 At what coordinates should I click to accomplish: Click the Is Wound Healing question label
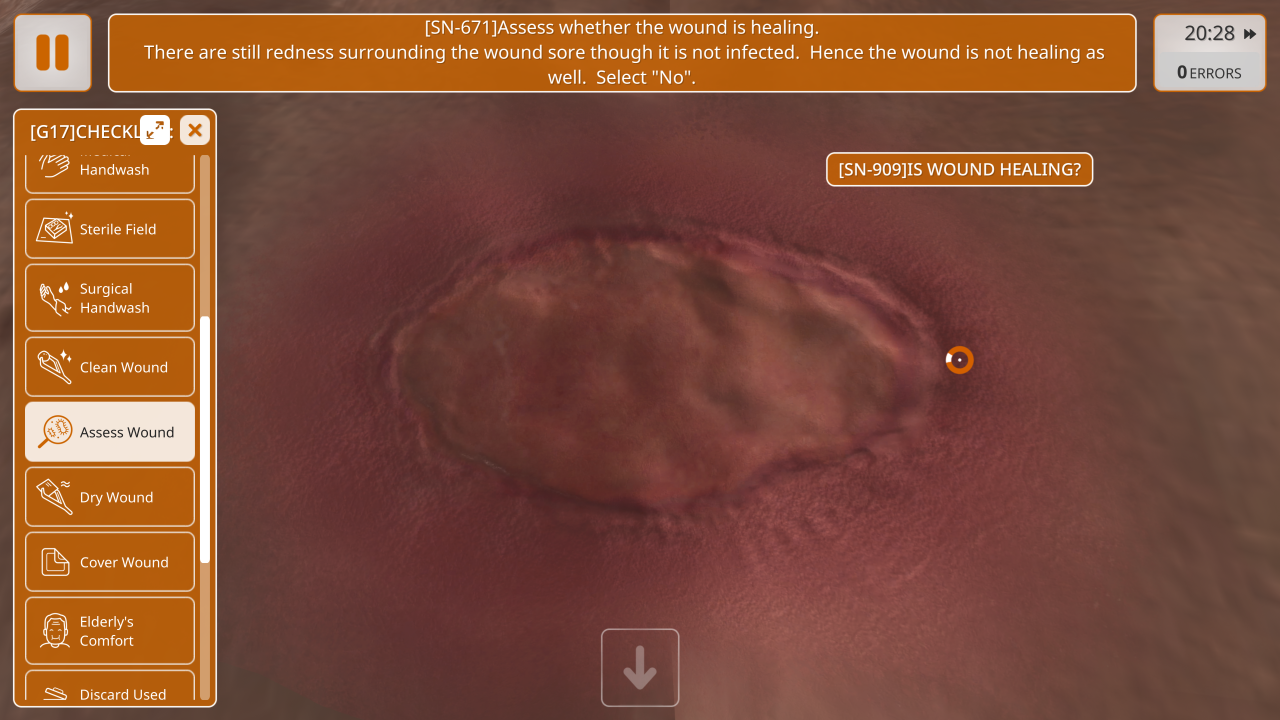(x=959, y=170)
